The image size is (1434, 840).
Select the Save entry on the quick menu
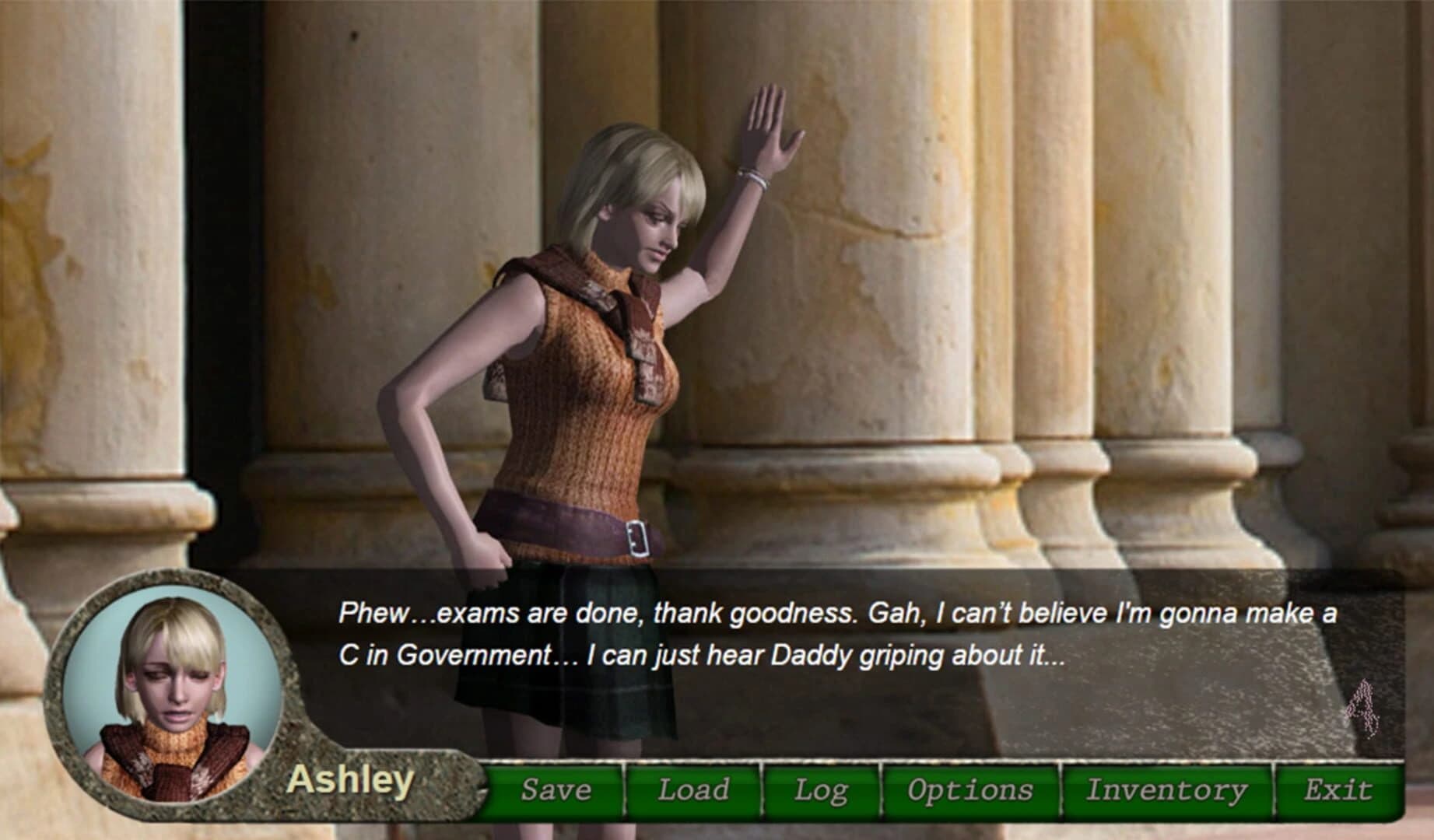(x=556, y=789)
